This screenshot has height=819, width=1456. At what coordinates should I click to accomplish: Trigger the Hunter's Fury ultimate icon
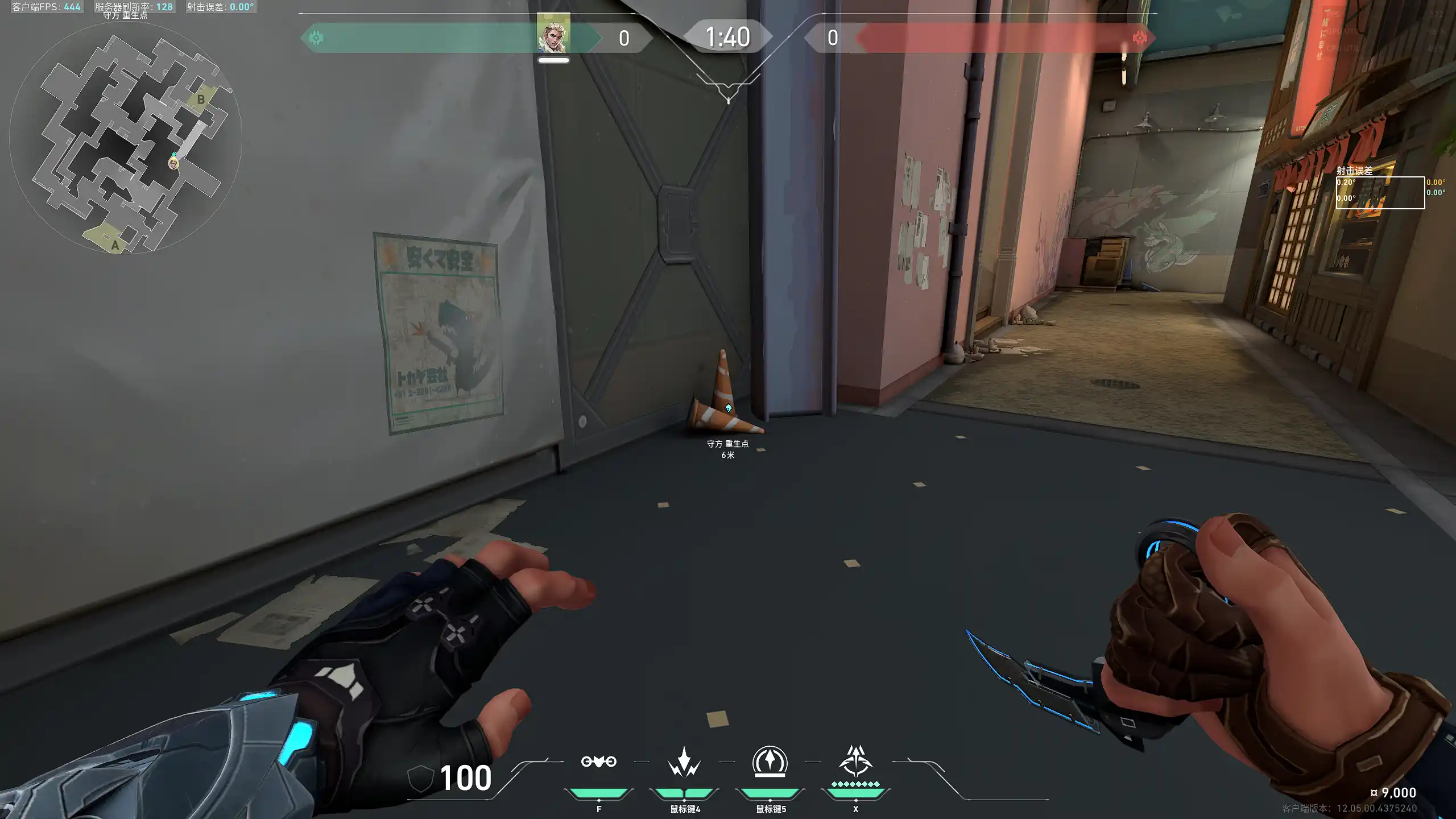click(855, 762)
